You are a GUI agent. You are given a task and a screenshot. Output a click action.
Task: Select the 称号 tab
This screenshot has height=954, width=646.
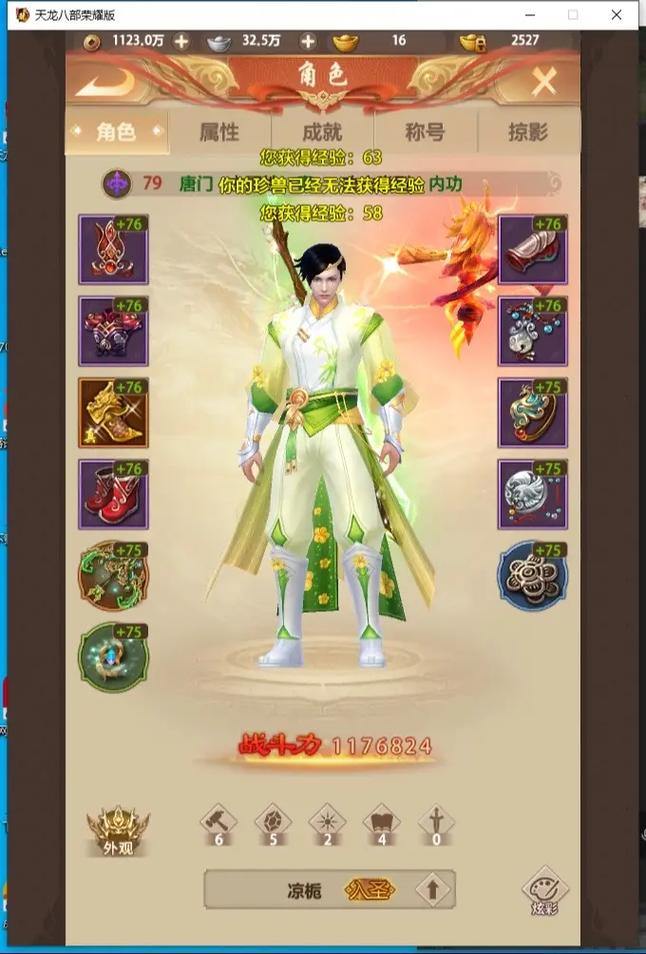pyautogui.click(x=424, y=132)
